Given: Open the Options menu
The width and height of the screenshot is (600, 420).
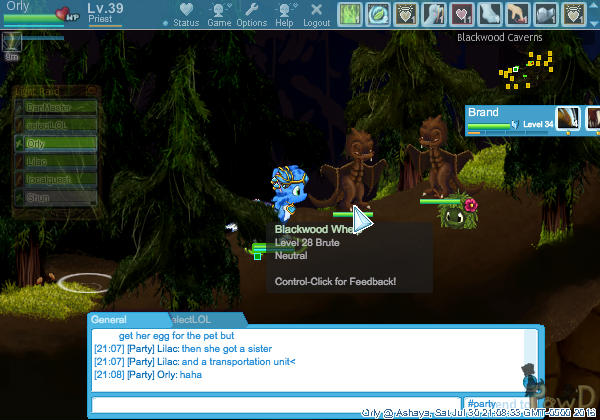Looking at the screenshot, I should 251,15.
